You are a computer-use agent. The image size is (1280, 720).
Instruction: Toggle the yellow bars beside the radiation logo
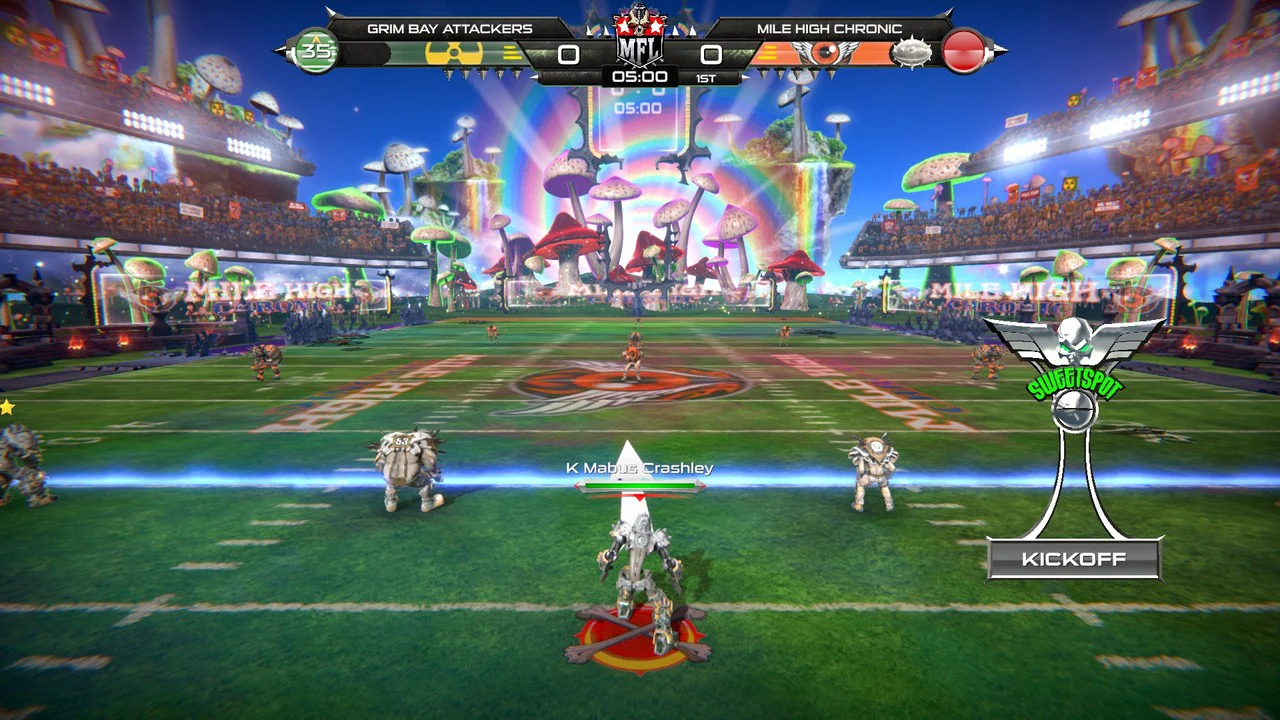tap(510, 52)
